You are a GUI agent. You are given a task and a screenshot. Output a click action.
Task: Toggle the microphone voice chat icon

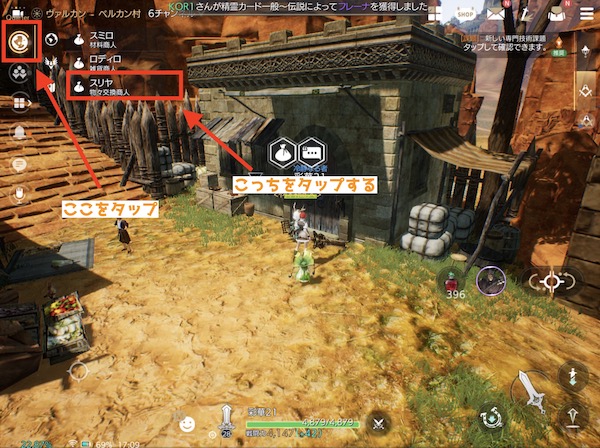(x=19, y=192)
